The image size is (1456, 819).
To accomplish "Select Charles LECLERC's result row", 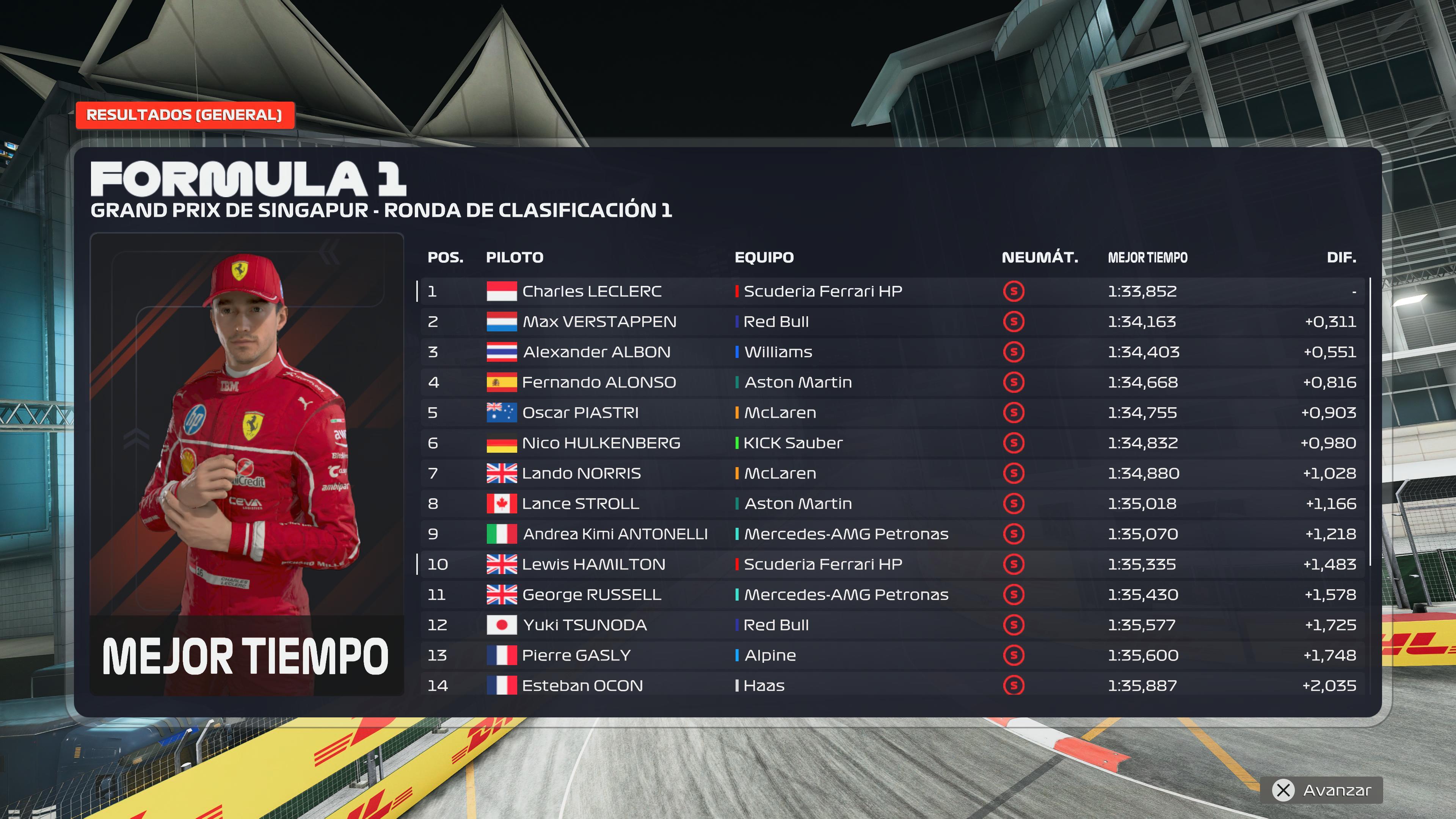I will 892,291.
